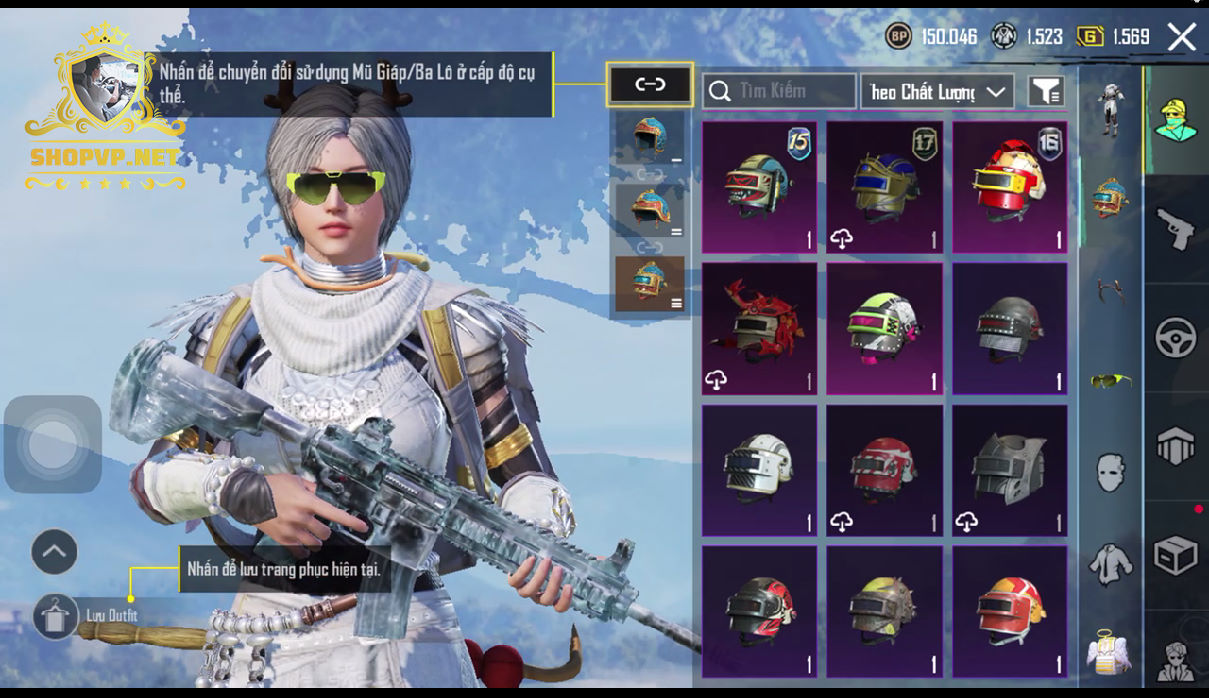
Task: Open the filter options button
Action: (1045, 91)
